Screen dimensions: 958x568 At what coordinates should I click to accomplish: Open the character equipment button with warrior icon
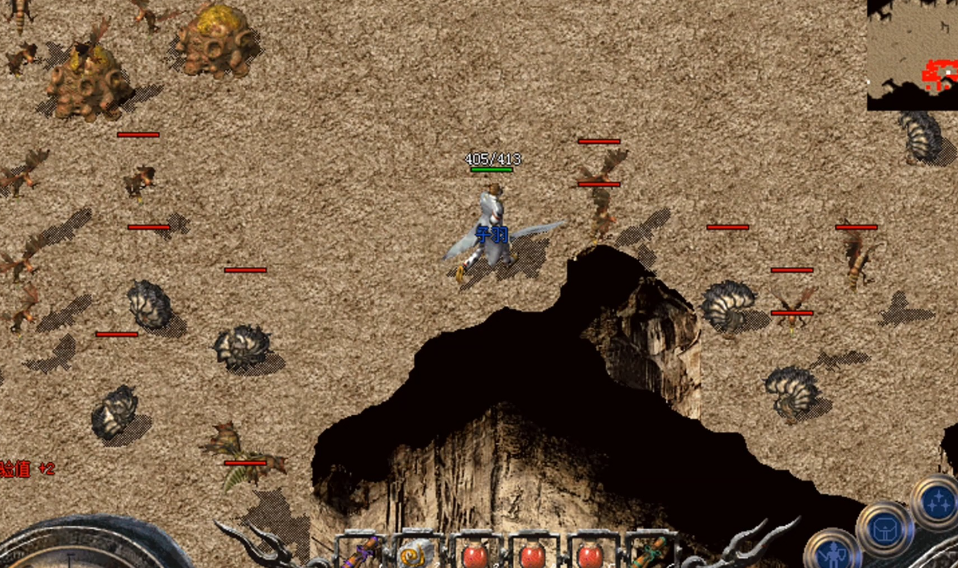[x=832, y=553]
